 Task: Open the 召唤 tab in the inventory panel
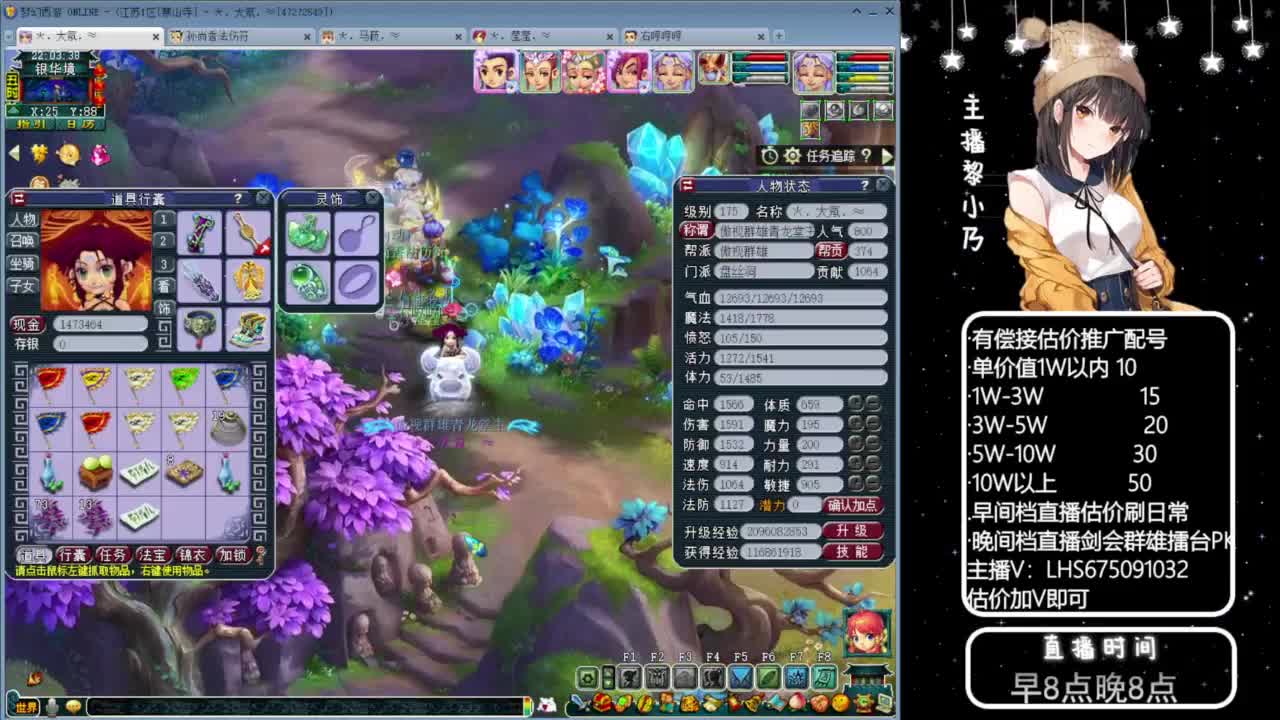(24, 240)
